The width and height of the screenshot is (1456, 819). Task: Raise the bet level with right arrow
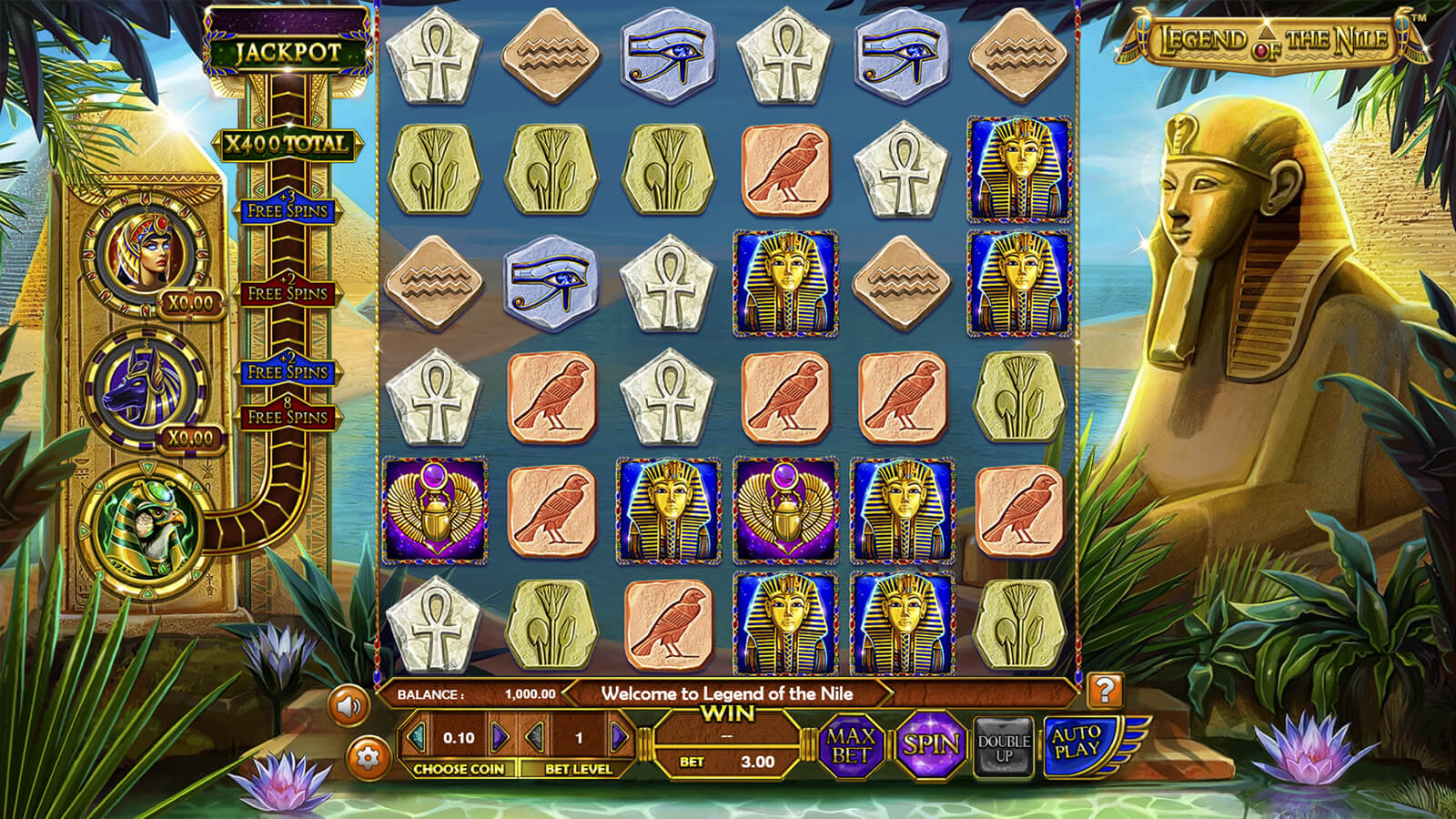(x=619, y=737)
